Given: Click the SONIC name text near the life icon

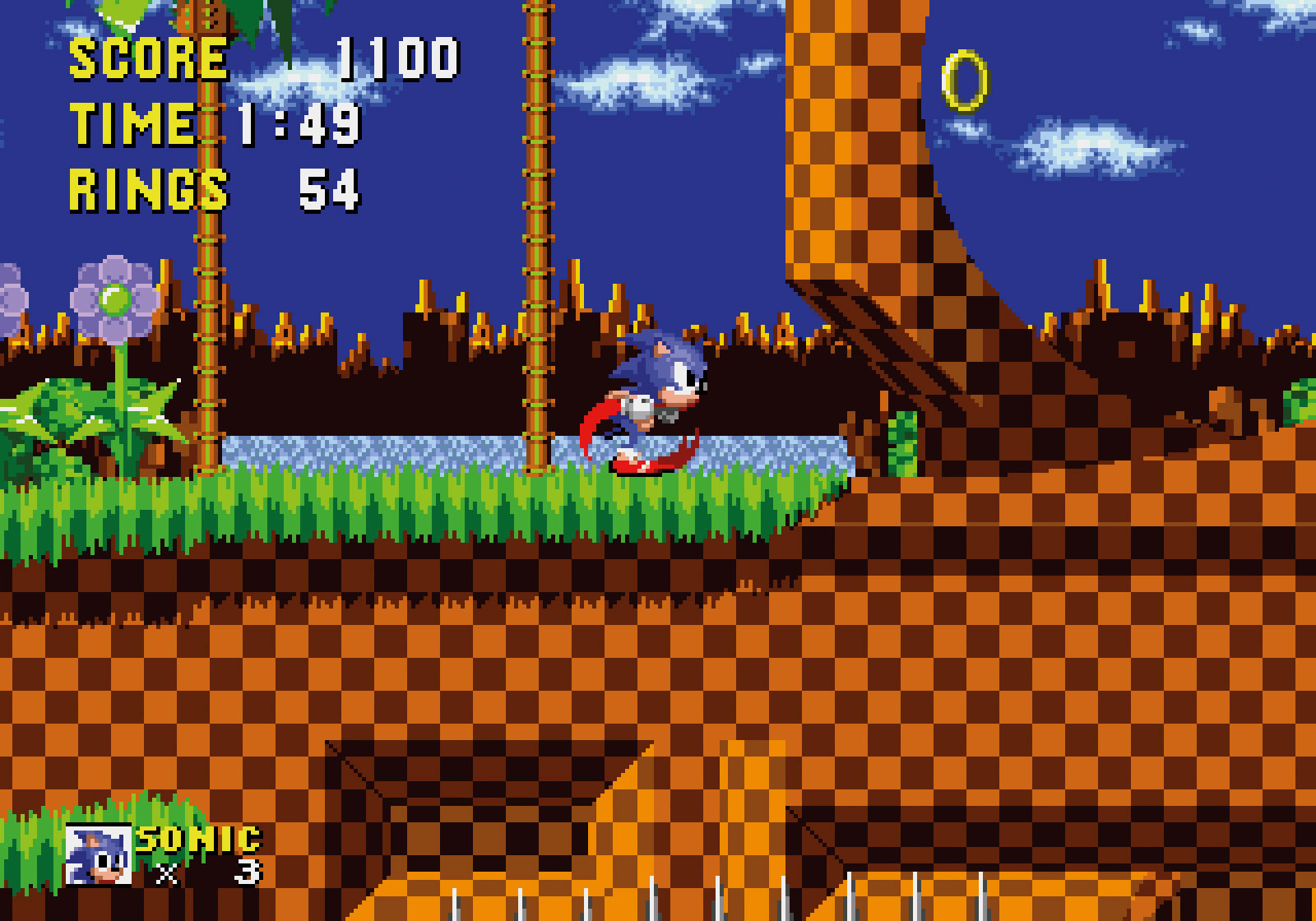Looking at the screenshot, I should tap(197, 840).
